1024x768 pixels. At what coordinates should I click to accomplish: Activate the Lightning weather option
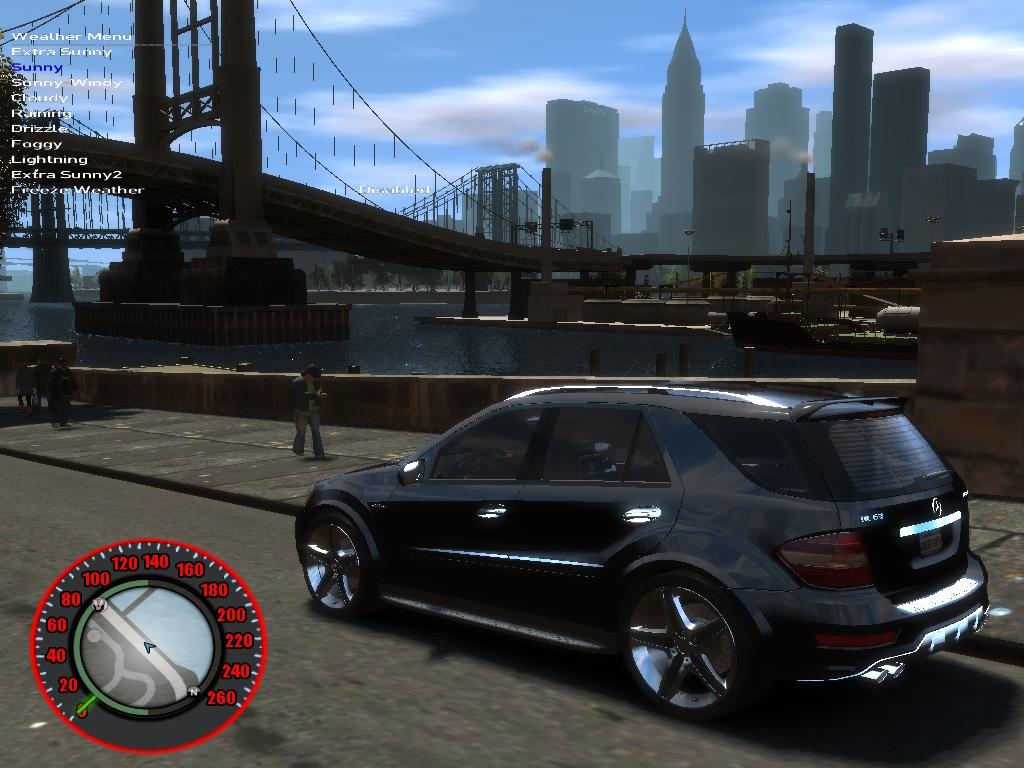[x=49, y=159]
